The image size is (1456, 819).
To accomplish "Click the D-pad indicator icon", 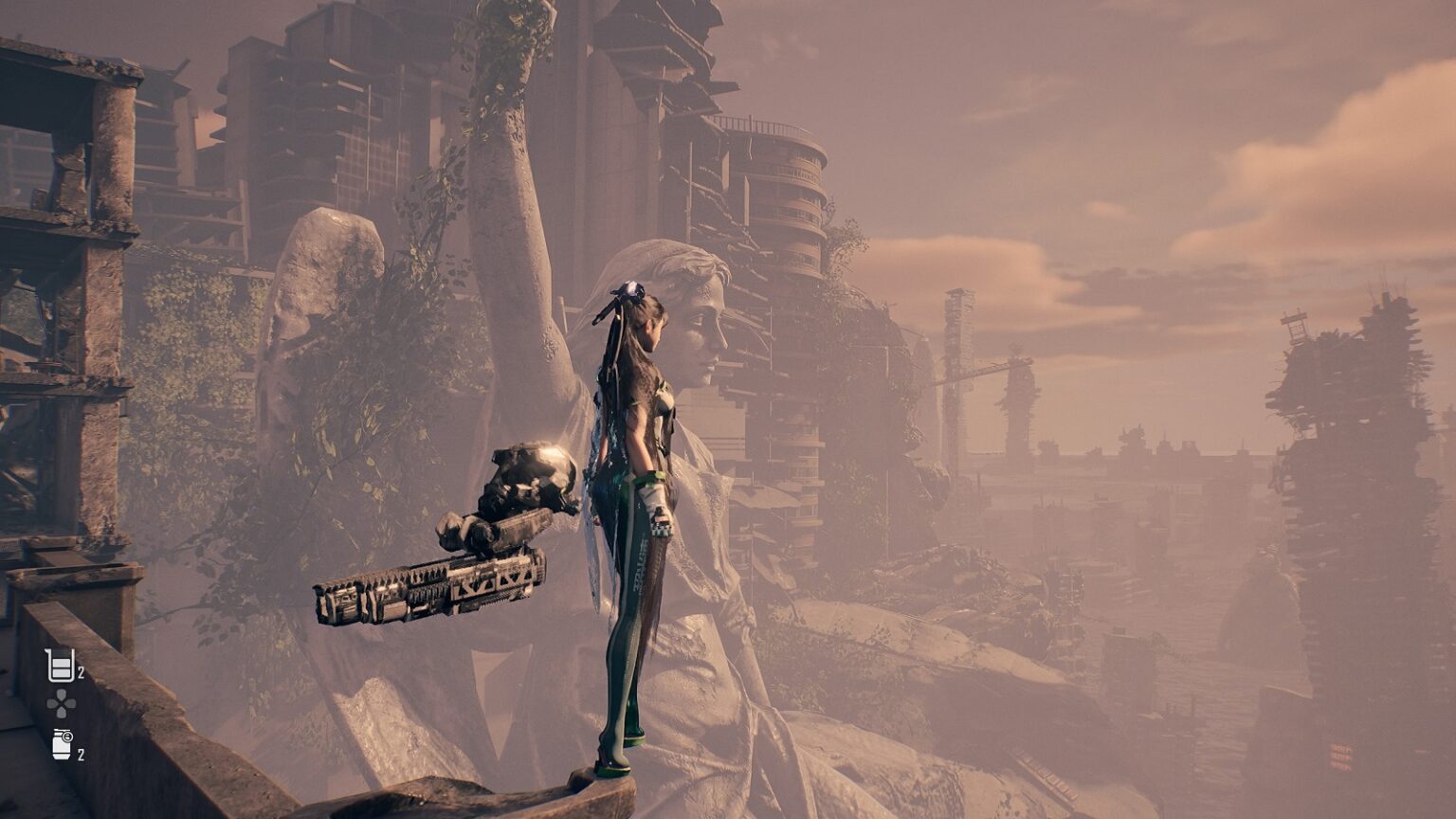I will pyautogui.click(x=62, y=703).
